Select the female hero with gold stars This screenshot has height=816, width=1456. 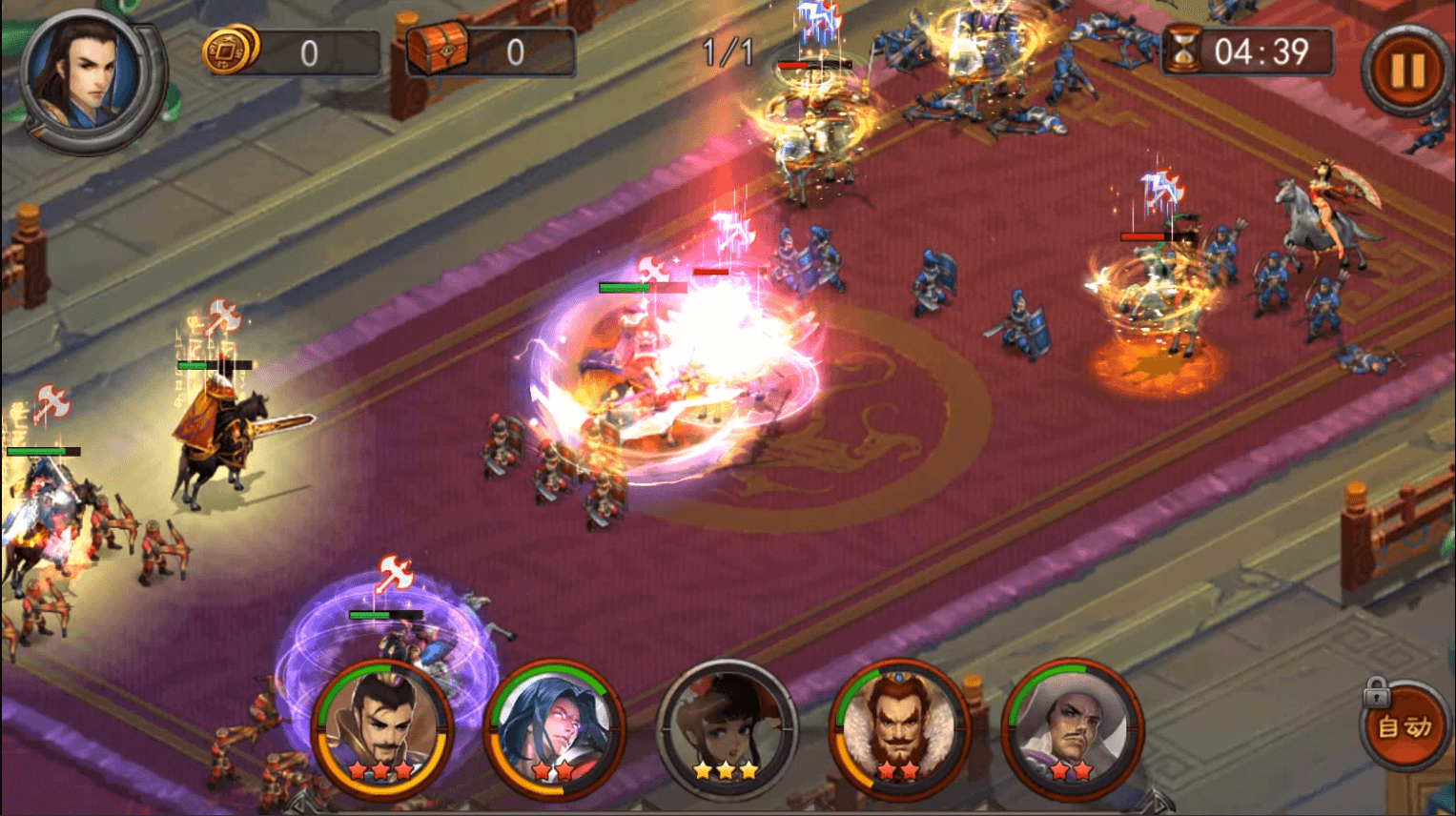pyautogui.click(x=727, y=729)
